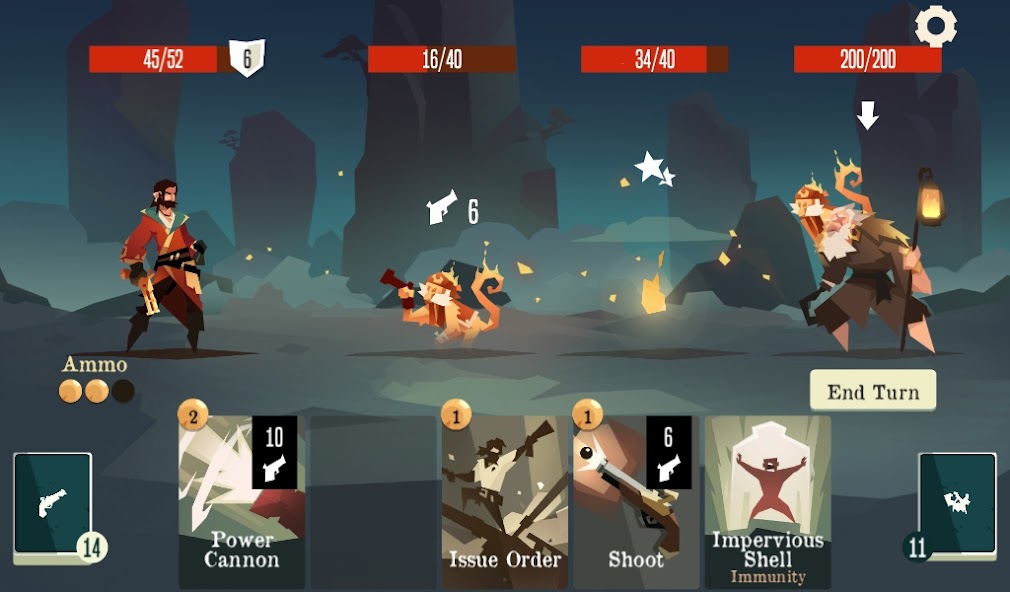End the current turn
The height and width of the screenshot is (592, 1010).
click(872, 391)
